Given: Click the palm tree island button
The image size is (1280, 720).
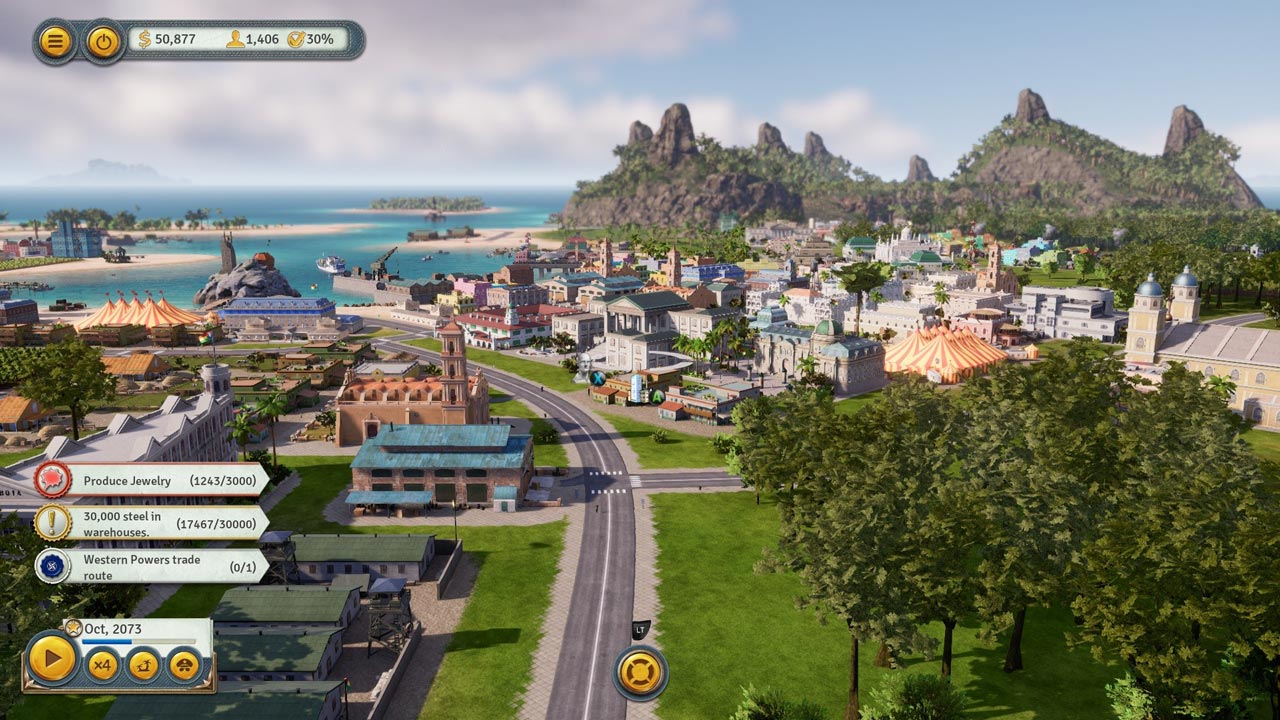Looking at the screenshot, I should click(x=143, y=664).
